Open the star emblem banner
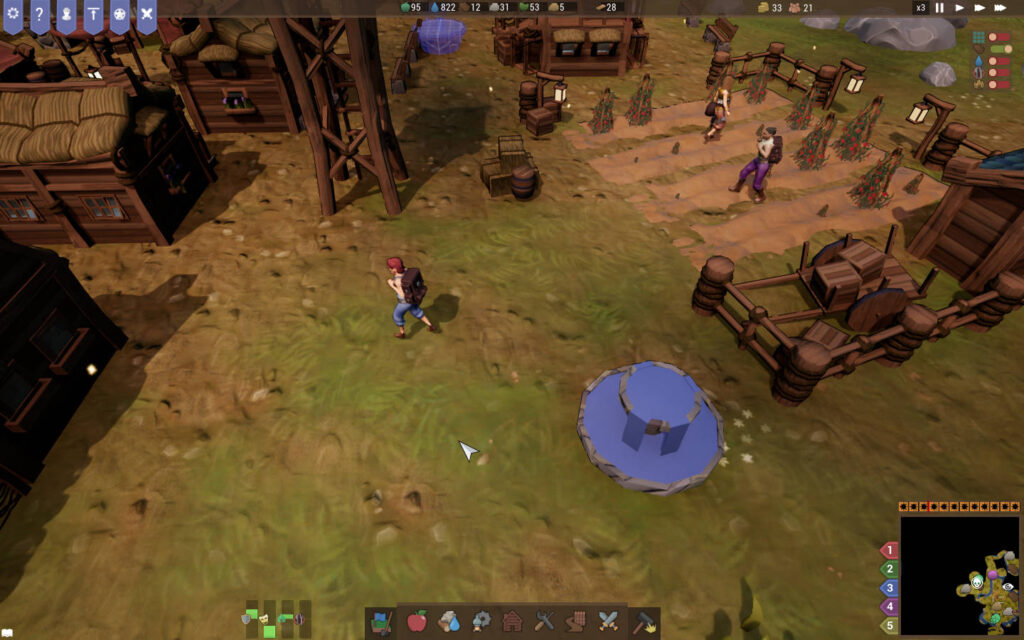Screen dimensions: 1024x640 click(x=119, y=15)
